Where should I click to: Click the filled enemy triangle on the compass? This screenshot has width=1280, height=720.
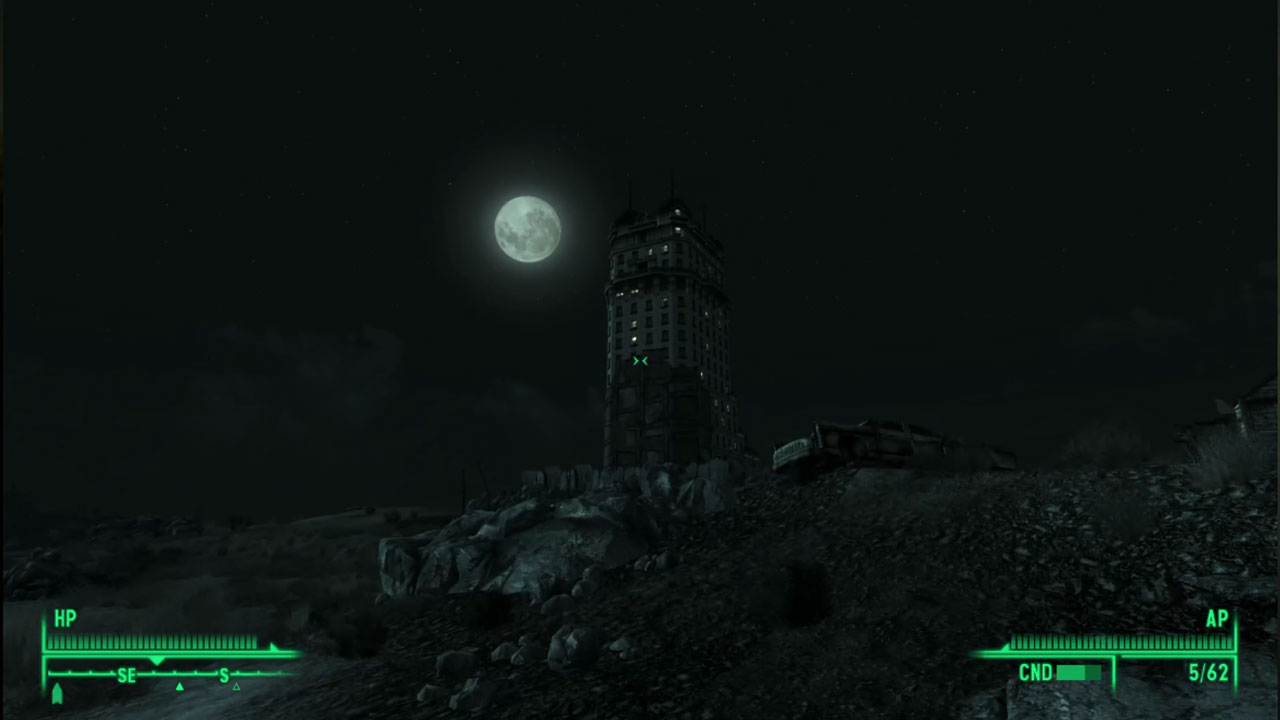(x=180, y=686)
